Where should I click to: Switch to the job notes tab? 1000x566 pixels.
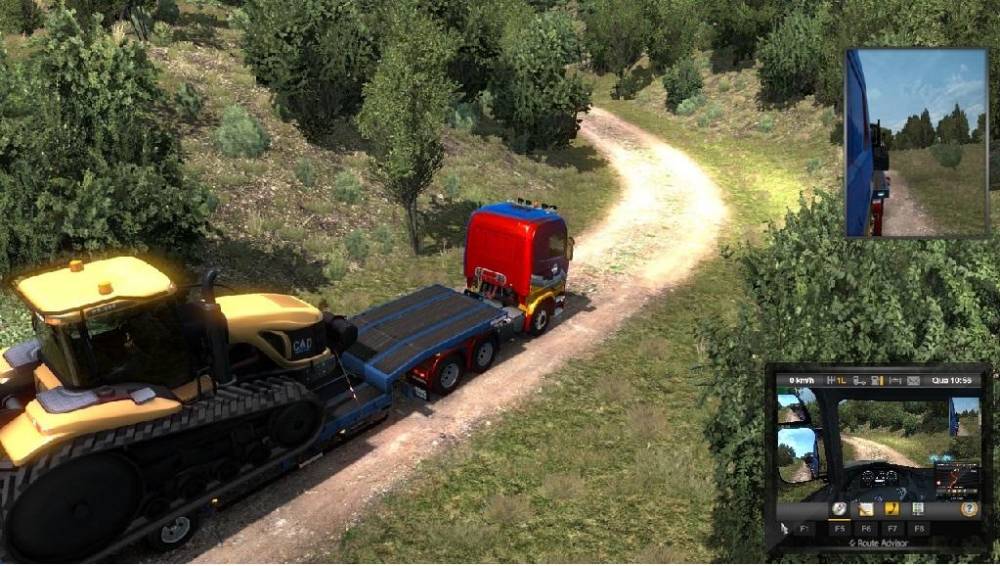865,508
